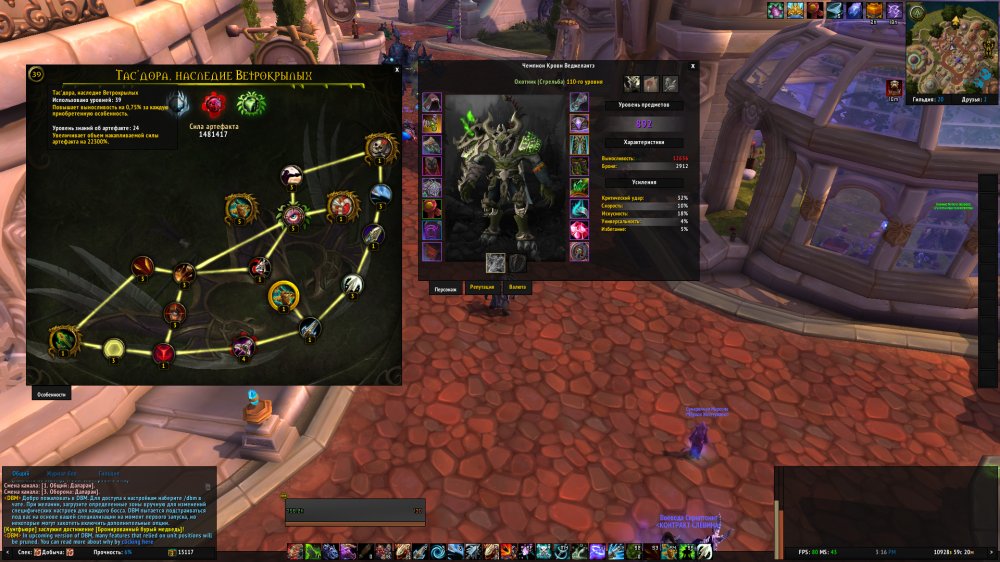The image size is (1000, 562).
Task: Select the silver-blue relic slot
Action: (x=178, y=104)
